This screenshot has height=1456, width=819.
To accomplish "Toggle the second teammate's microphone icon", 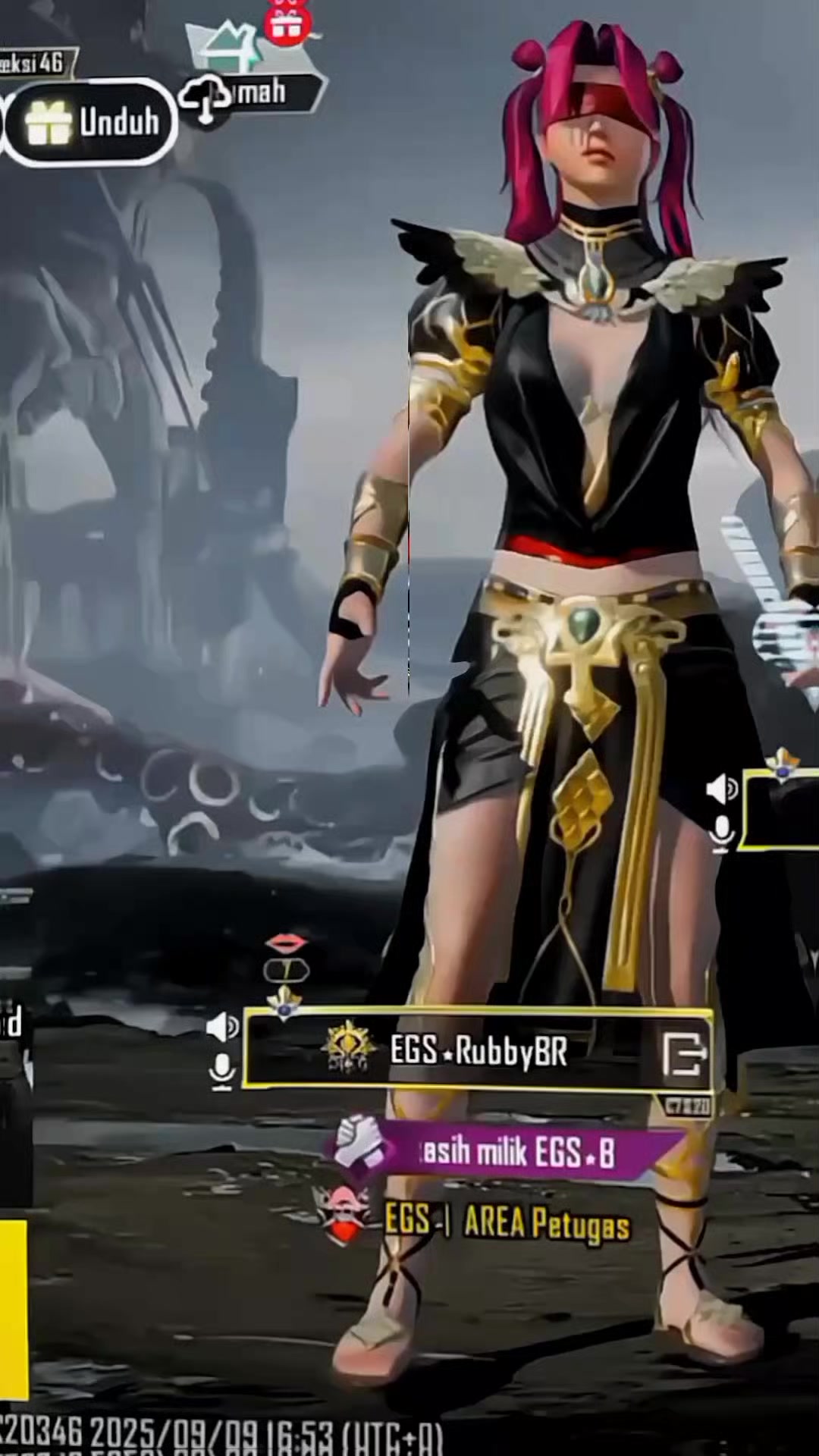I will coord(721,833).
